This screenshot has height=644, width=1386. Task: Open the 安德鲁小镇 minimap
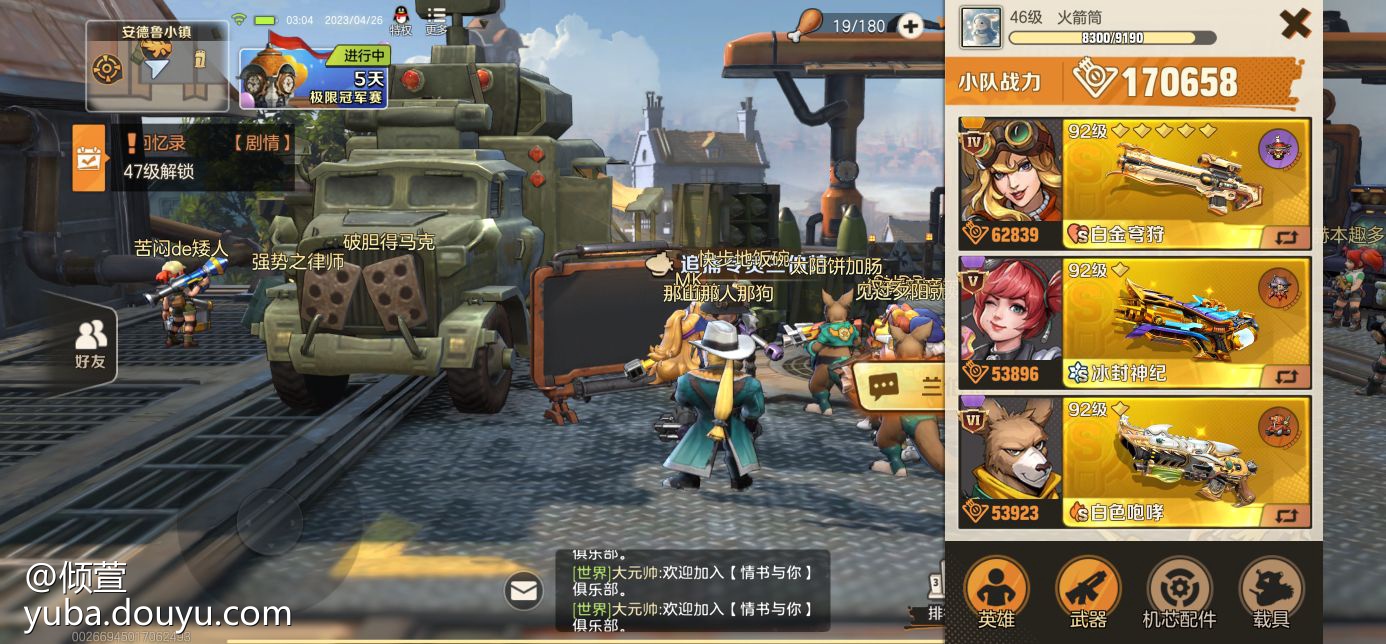click(x=156, y=67)
